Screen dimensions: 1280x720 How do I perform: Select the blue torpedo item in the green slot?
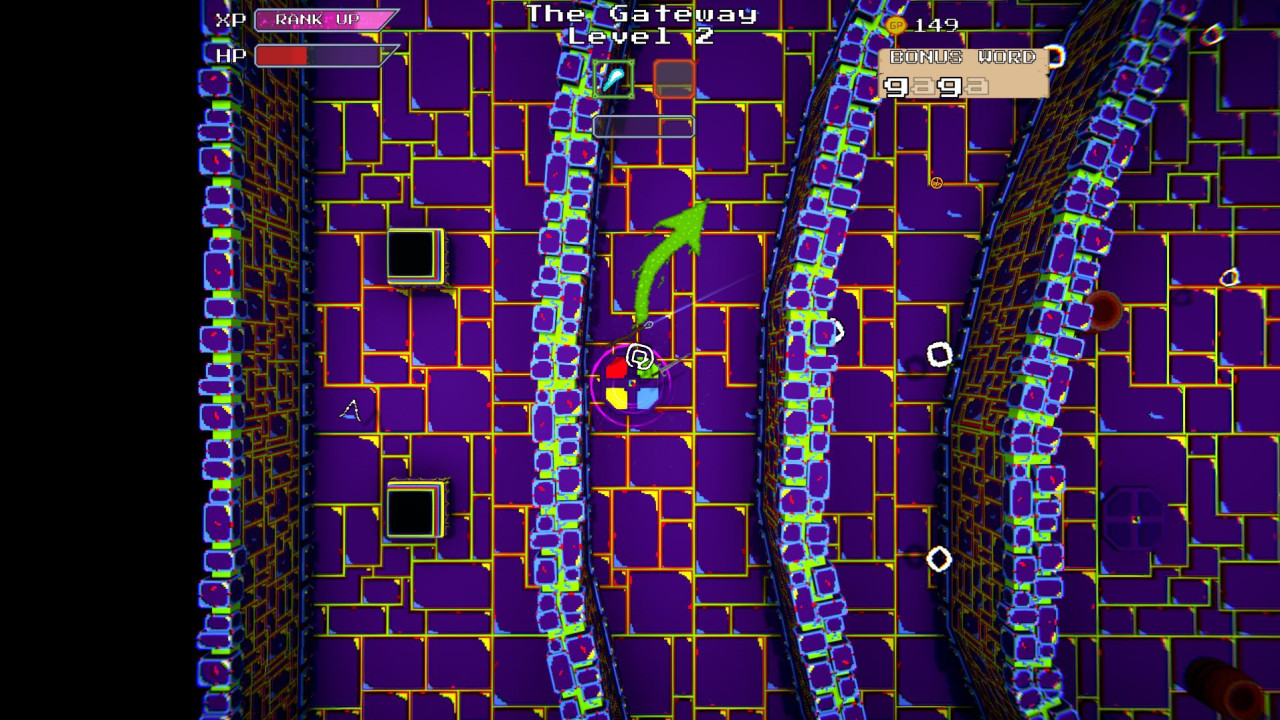click(x=614, y=78)
